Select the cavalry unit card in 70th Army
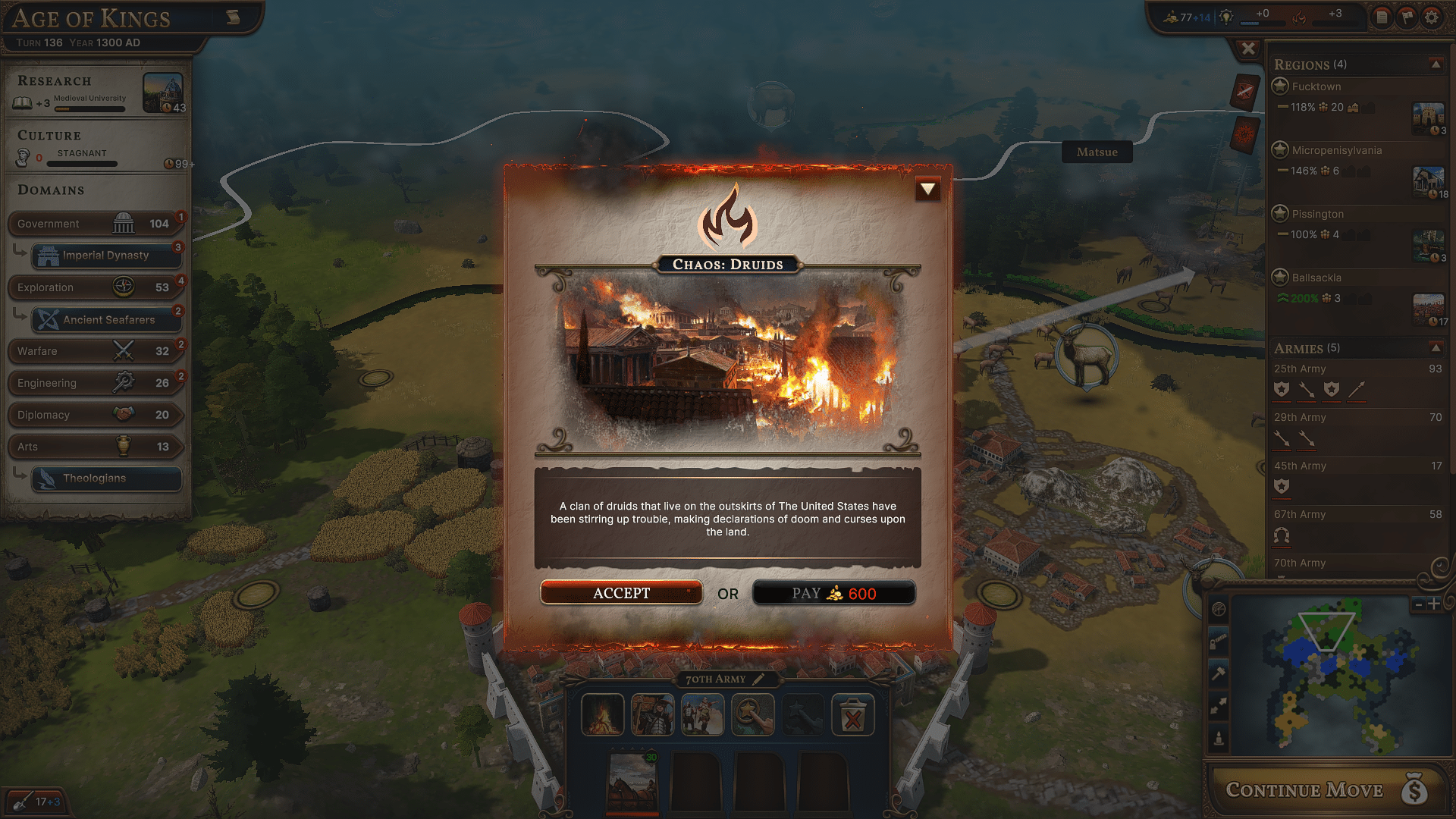 (x=633, y=781)
